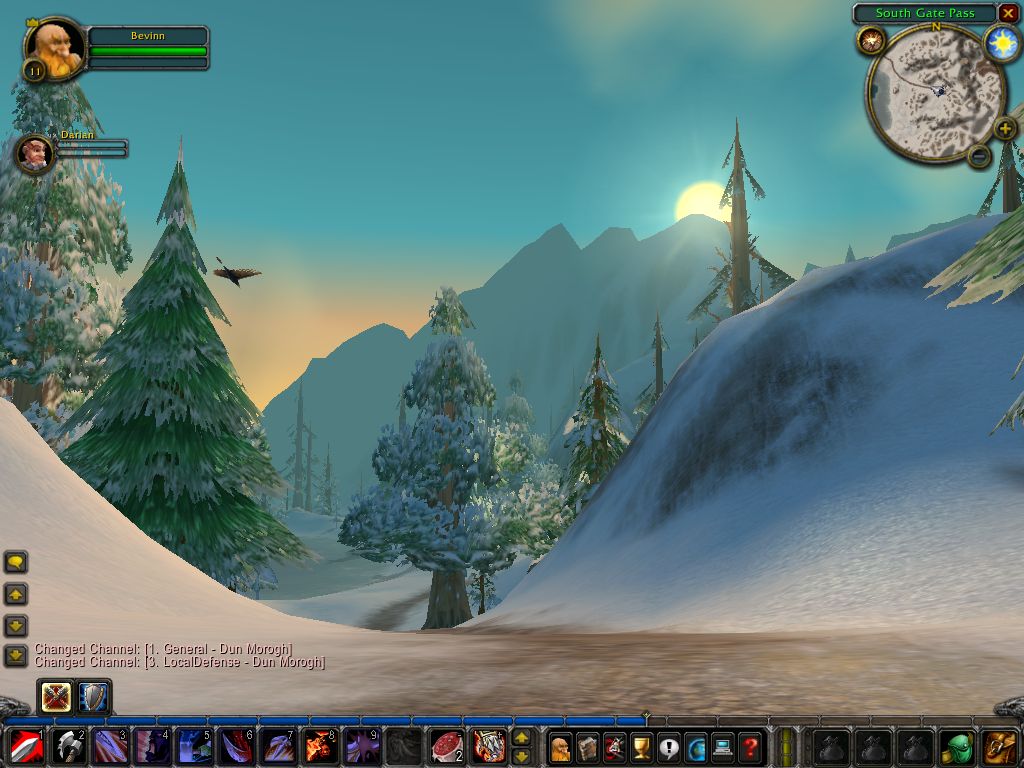Close the minimap with the X button
The width and height of the screenshot is (1024, 768).
(x=1008, y=13)
